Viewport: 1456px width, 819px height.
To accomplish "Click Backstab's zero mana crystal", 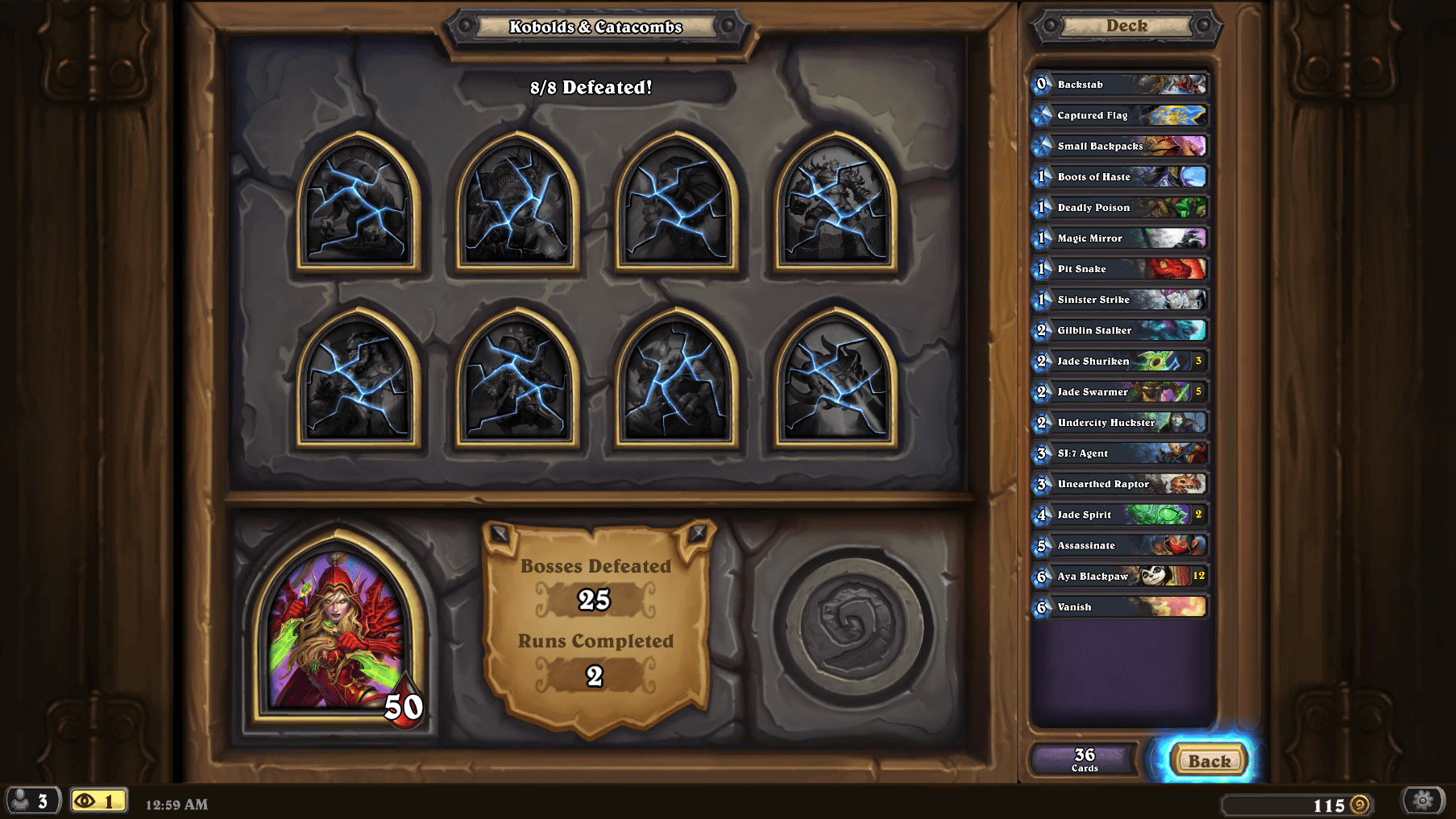I will pos(1040,85).
